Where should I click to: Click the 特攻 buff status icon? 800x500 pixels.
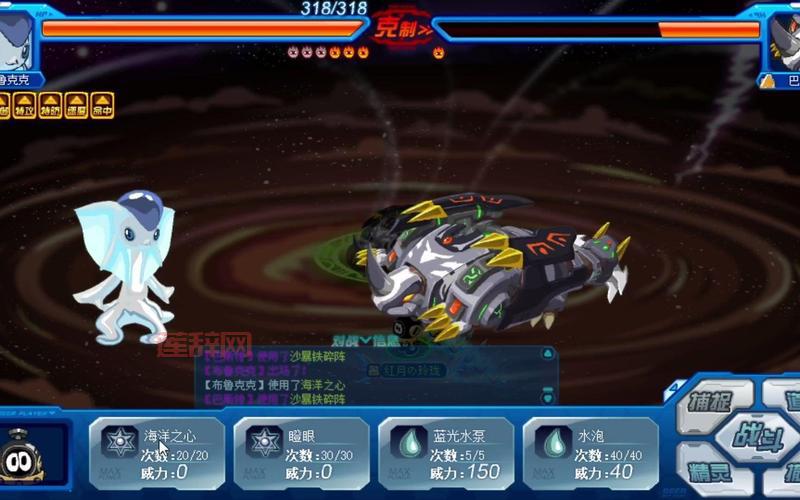(x=24, y=104)
